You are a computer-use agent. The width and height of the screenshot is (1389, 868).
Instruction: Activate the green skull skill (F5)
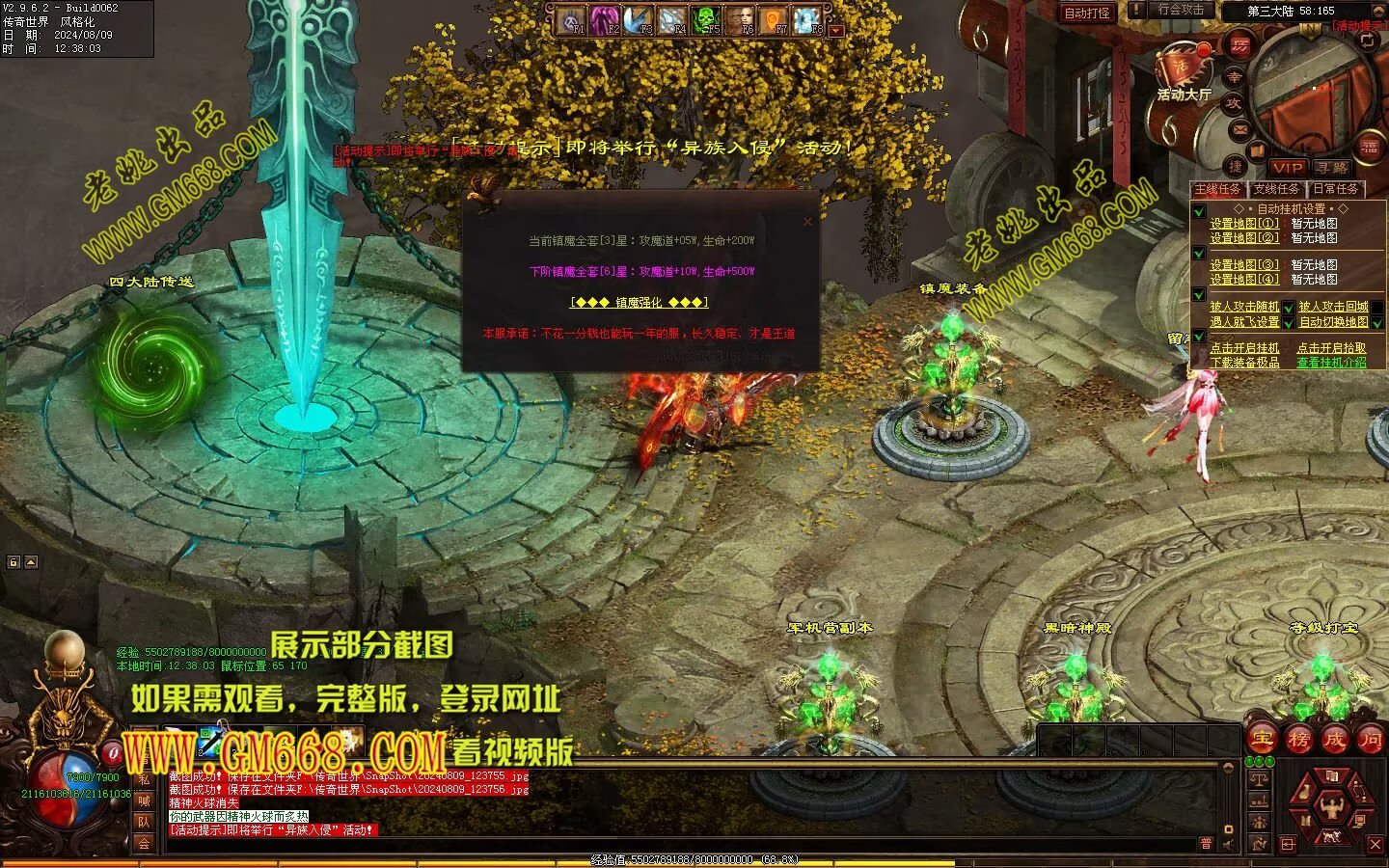[x=705, y=19]
